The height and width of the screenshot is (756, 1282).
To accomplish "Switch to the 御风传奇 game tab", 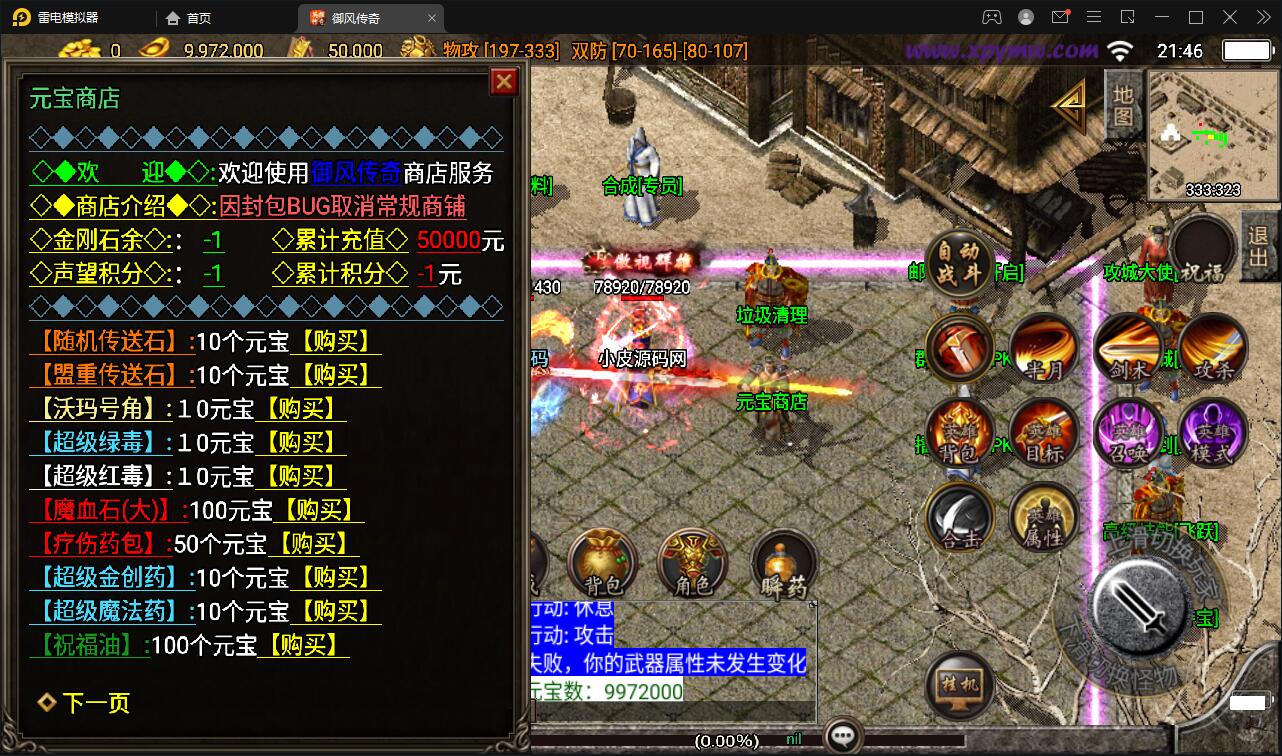I will click(x=355, y=17).
